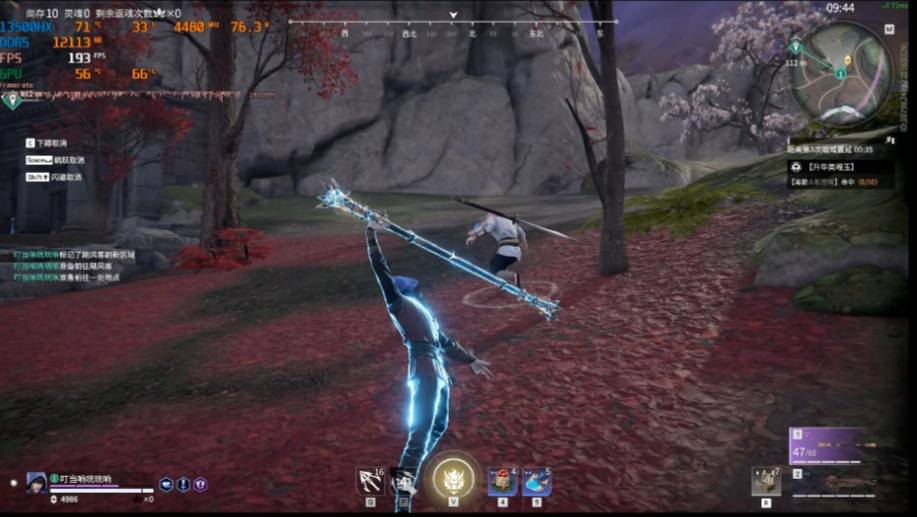Use the red healing item slot
Screen dimensions: 917x517
pyautogui.click(x=502, y=481)
